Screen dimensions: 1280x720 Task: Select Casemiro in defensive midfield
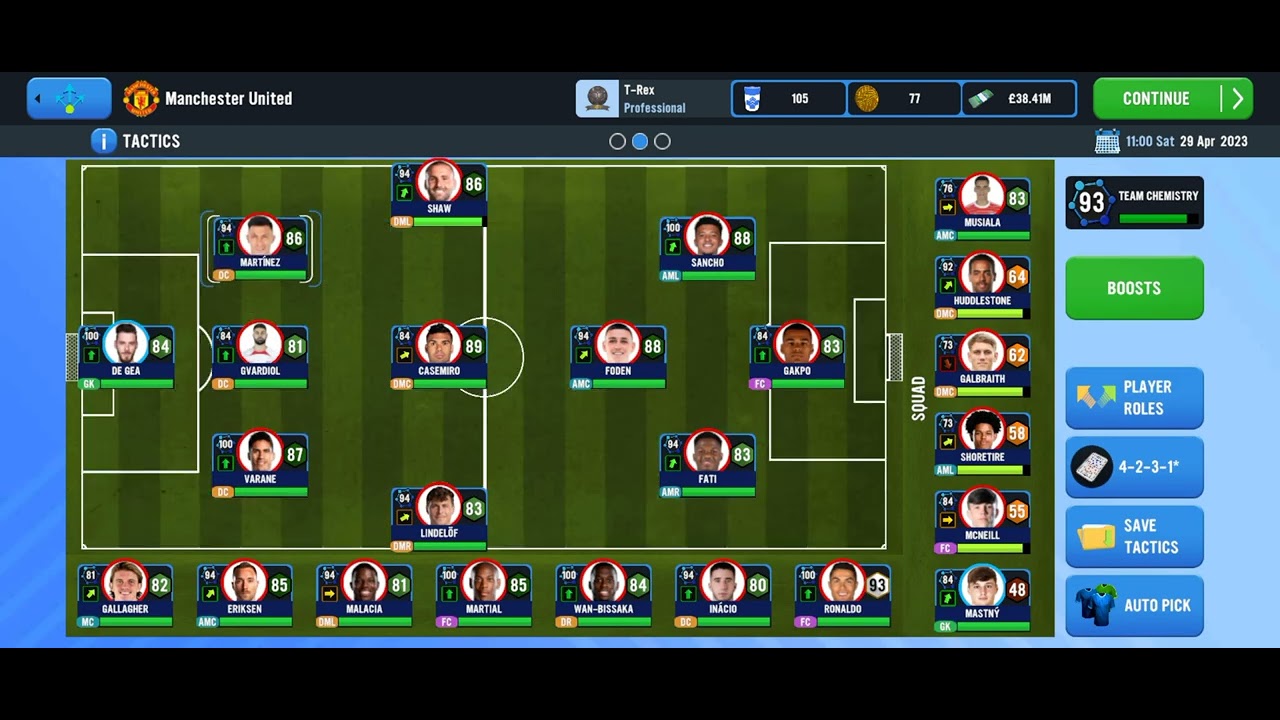[x=439, y=355]
